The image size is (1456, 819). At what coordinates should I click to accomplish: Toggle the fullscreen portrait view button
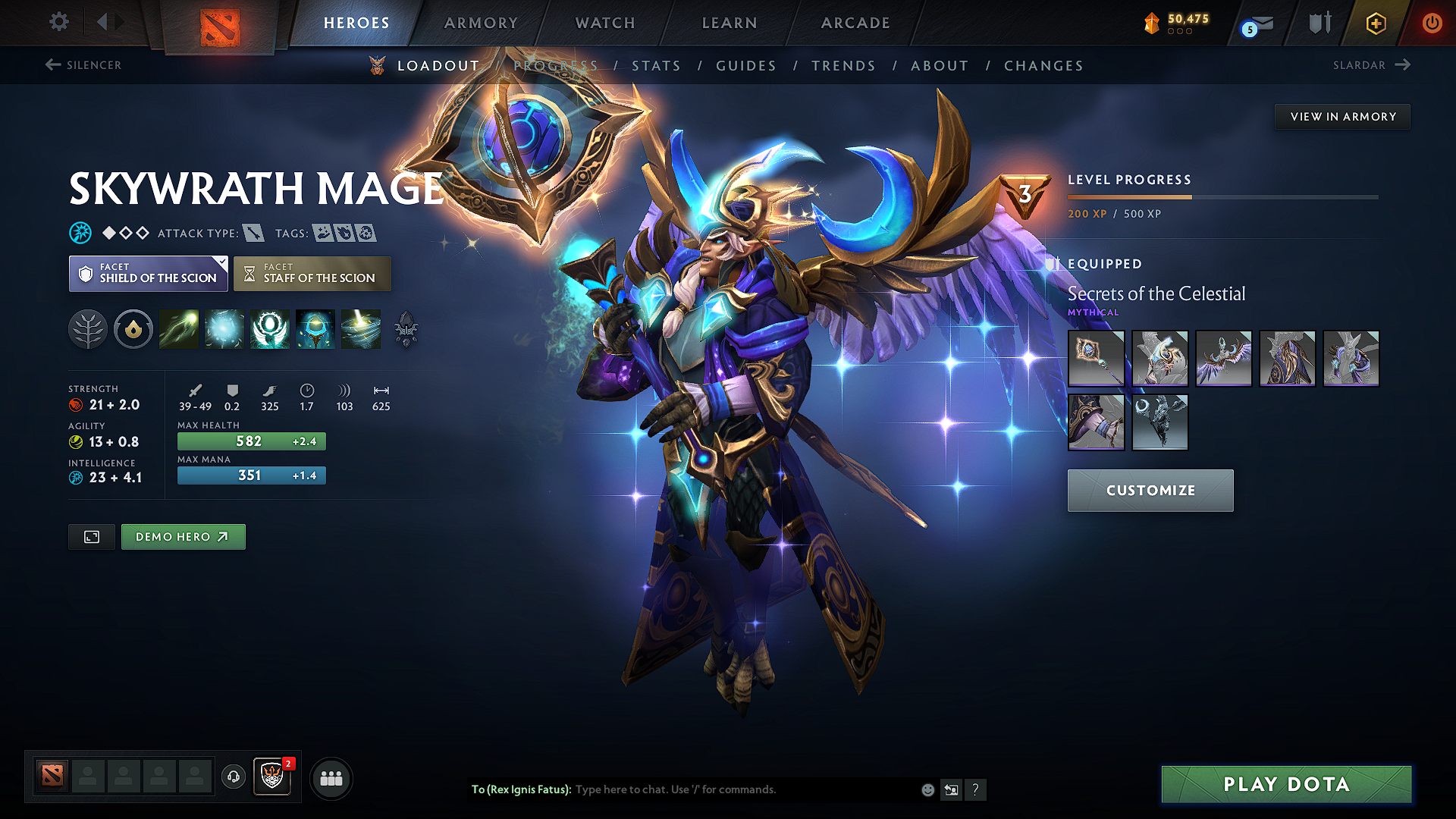[x=91, y=536]
